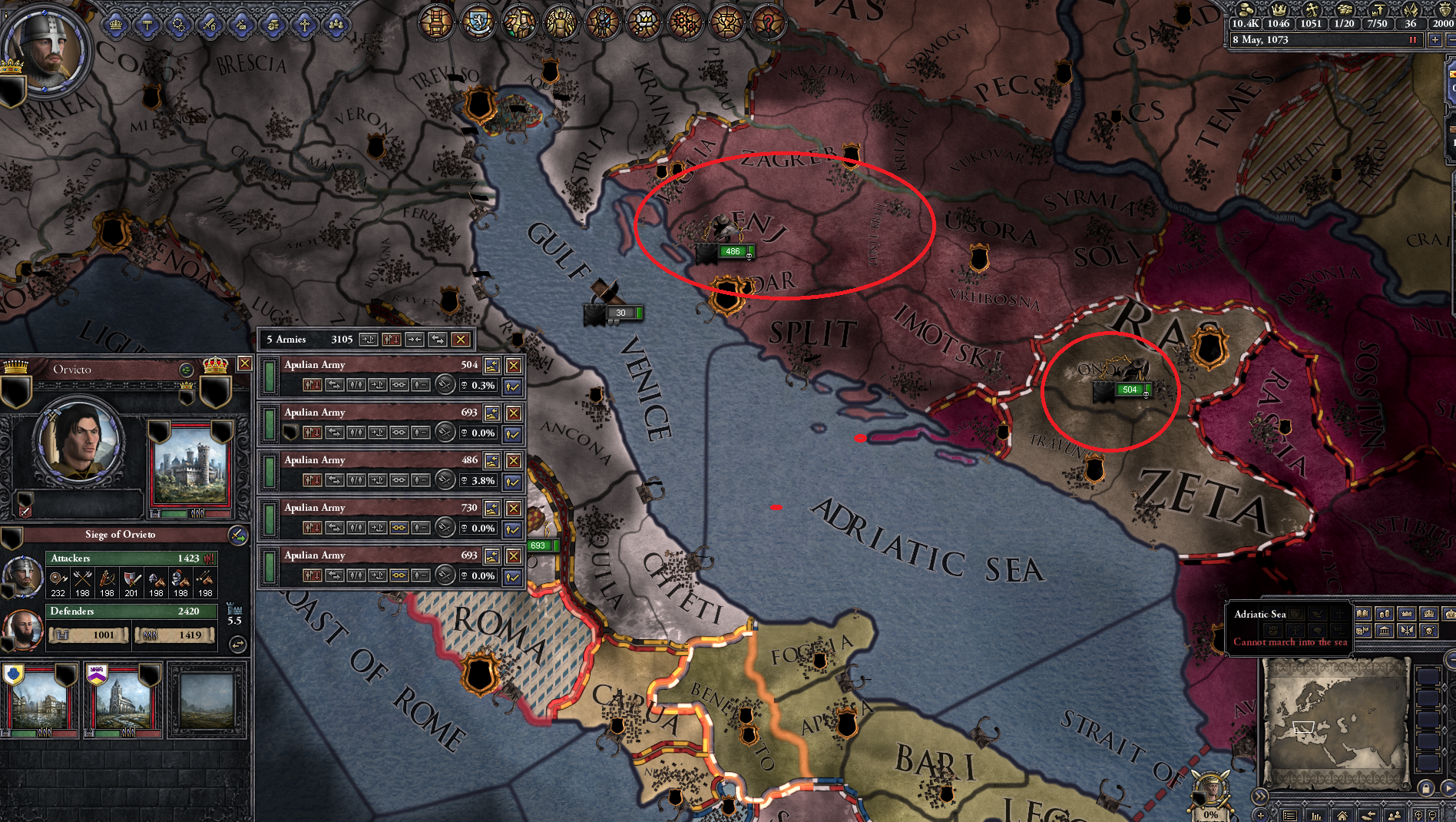Screen dimensions: 1456x822
Task: Click the stained-glass throne chair icon
Action: tap(436, 22)
